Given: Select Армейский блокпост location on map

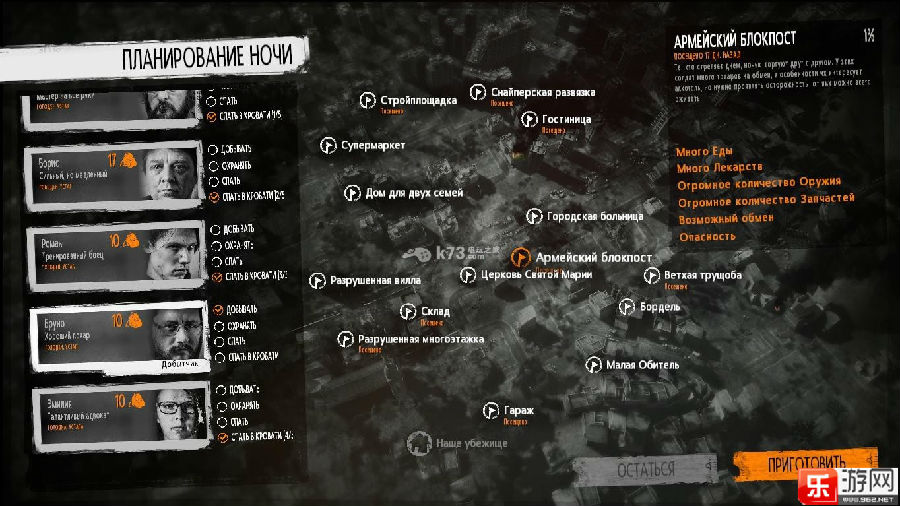Looking at the screenshot, I should (521, 257).
